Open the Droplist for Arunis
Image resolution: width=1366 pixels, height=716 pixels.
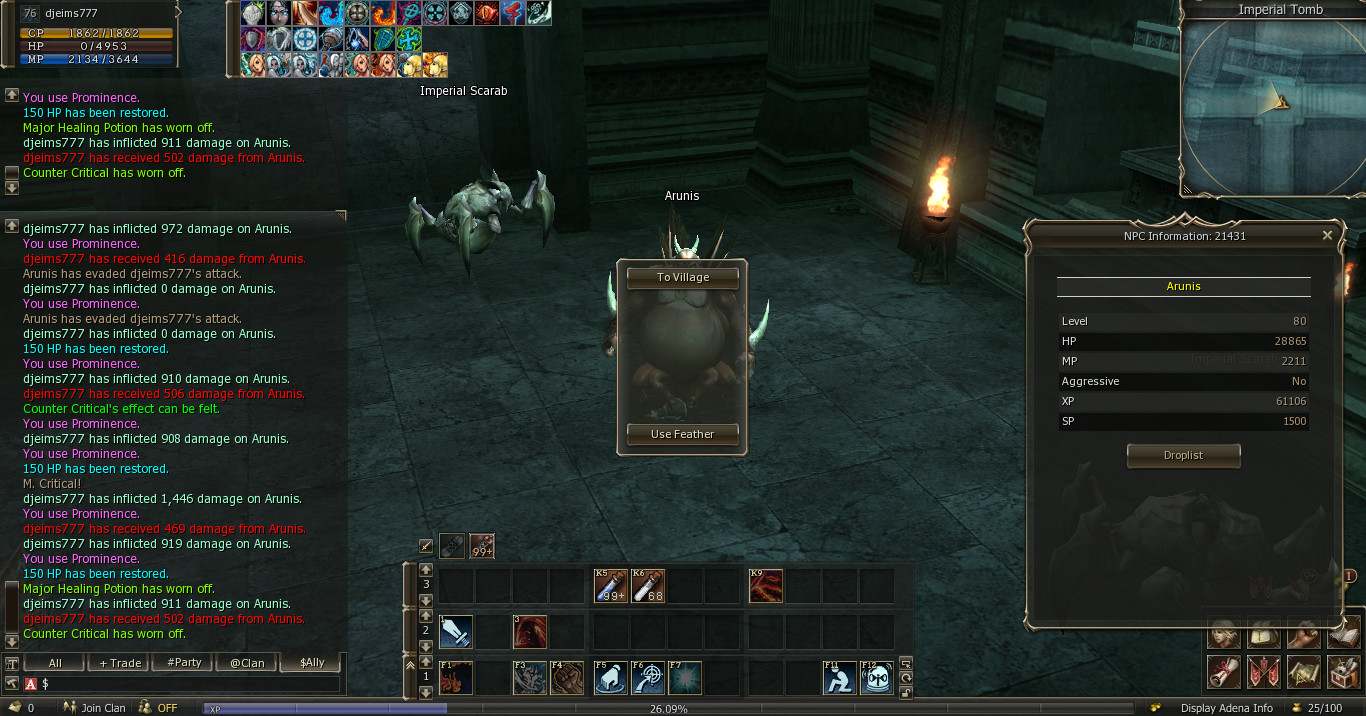click(1183, 456)
